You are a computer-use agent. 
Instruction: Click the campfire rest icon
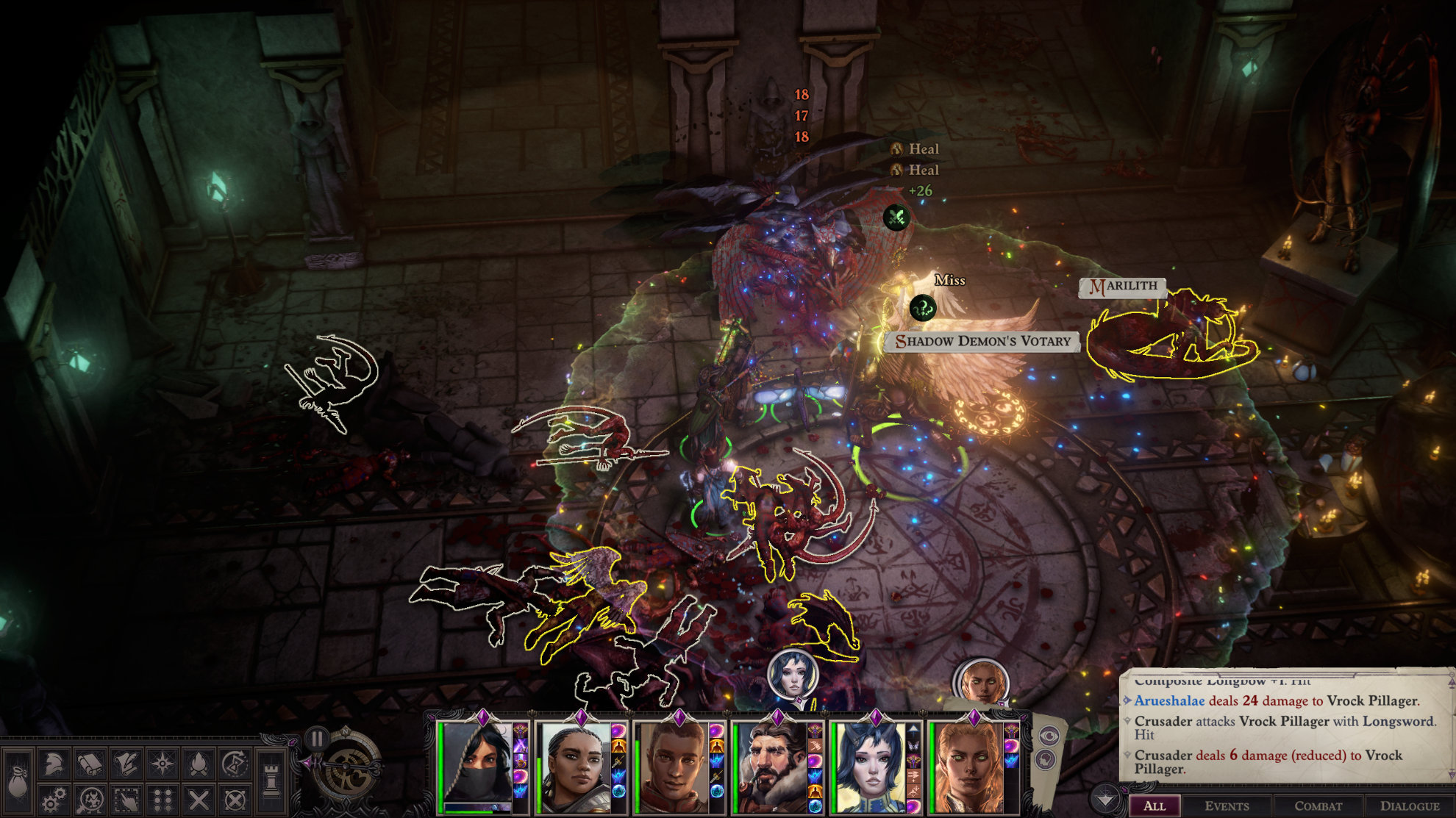coord(198,764)
